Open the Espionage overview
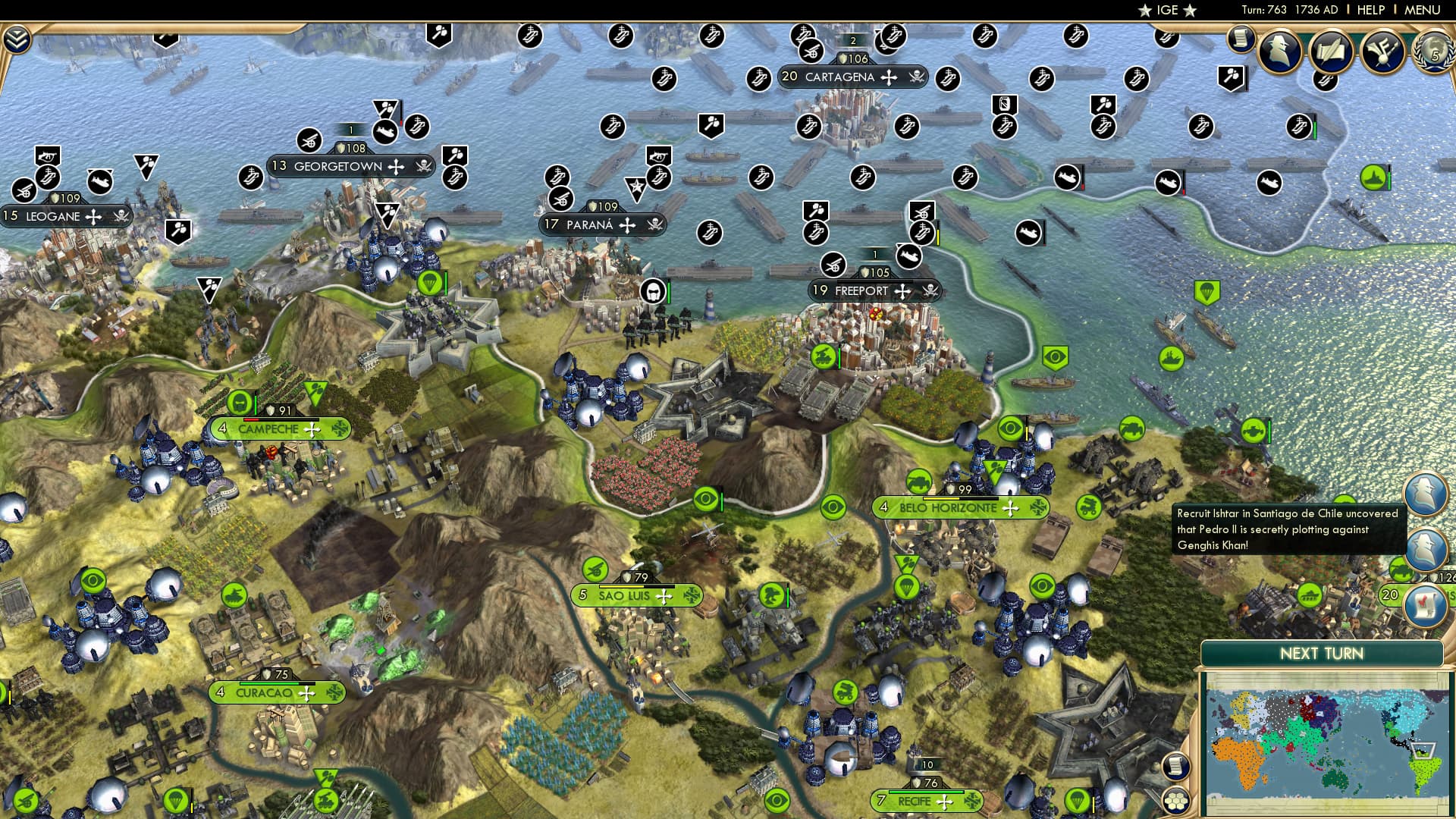Viewport: 1456px width, 819px height. (x=1279, y=49)
